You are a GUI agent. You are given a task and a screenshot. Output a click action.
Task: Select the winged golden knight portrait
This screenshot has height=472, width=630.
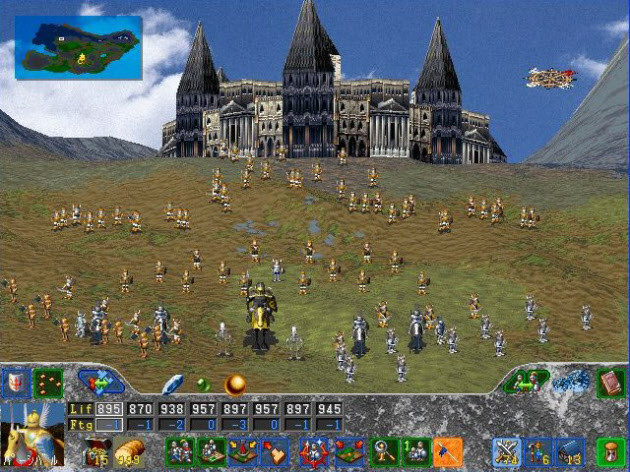(x=31, y=433)
